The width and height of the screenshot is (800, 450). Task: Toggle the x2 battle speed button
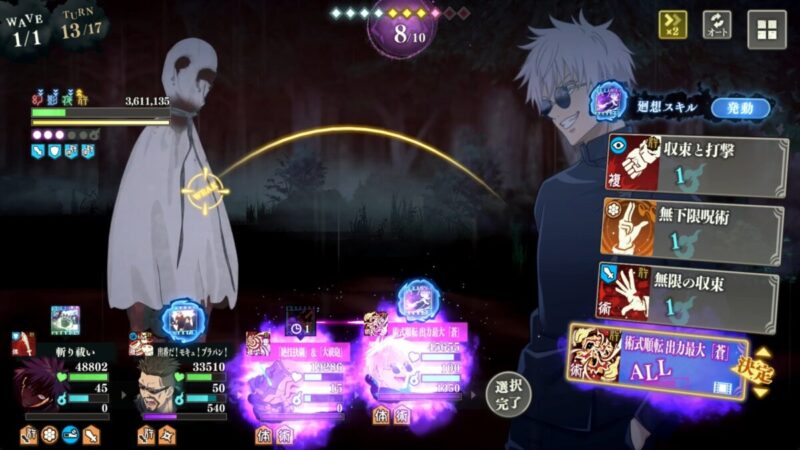(672, 25)
